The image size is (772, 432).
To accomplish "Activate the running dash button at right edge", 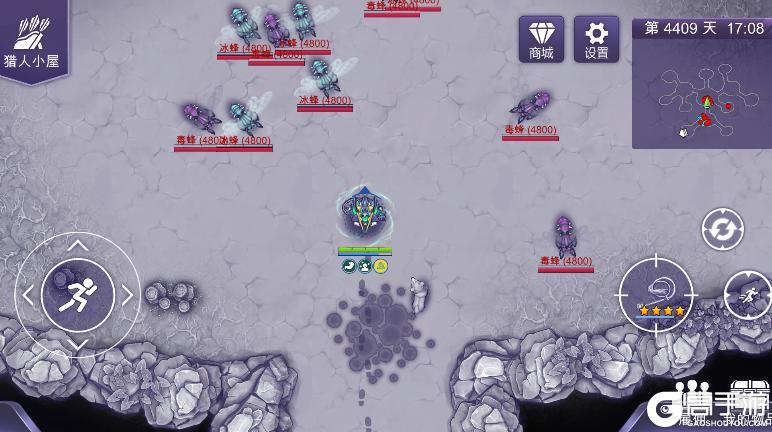I will coord(748,295).
